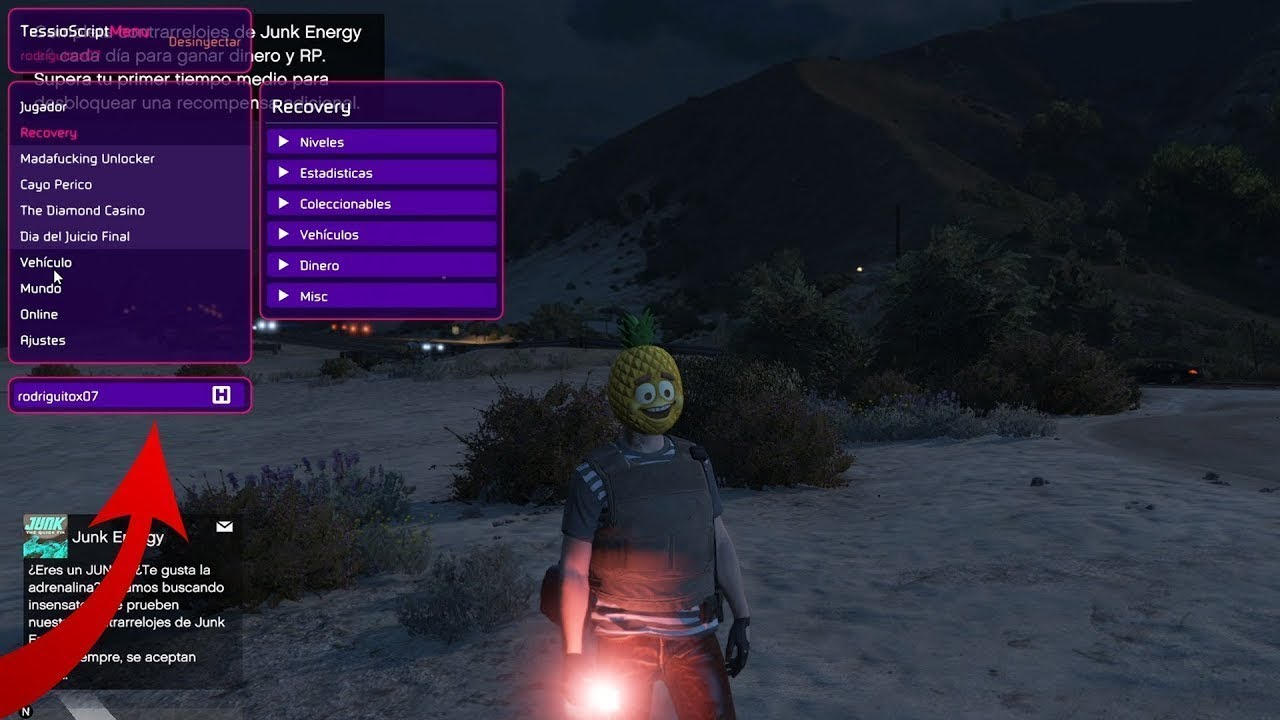Click the H icon beside rodriguitox07
The image size is (1280, 720).
[x=221, y=396]
